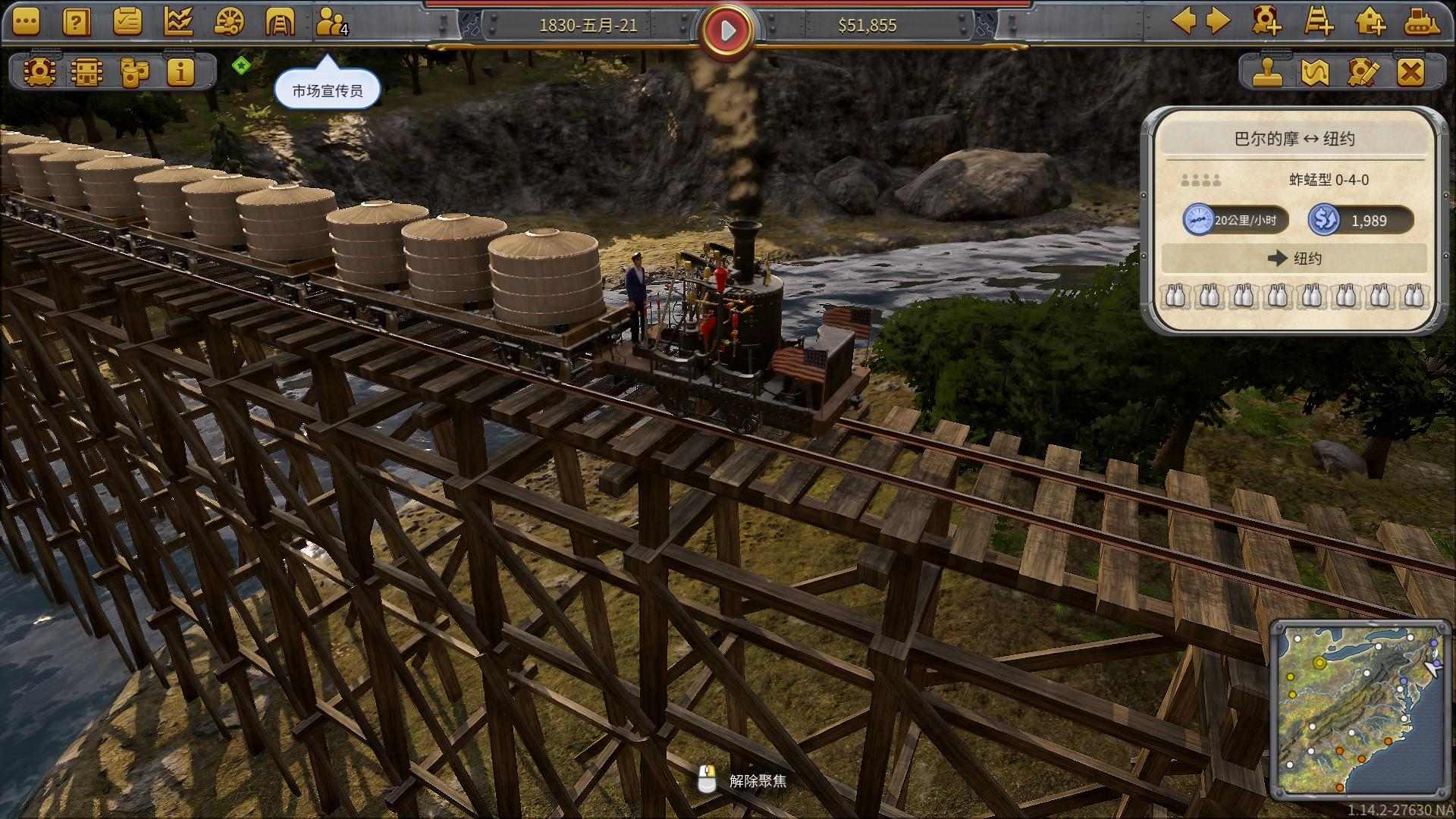Close train panel with X button
The height and width of the screenshot is (819, 1456).
point(1410,72)
